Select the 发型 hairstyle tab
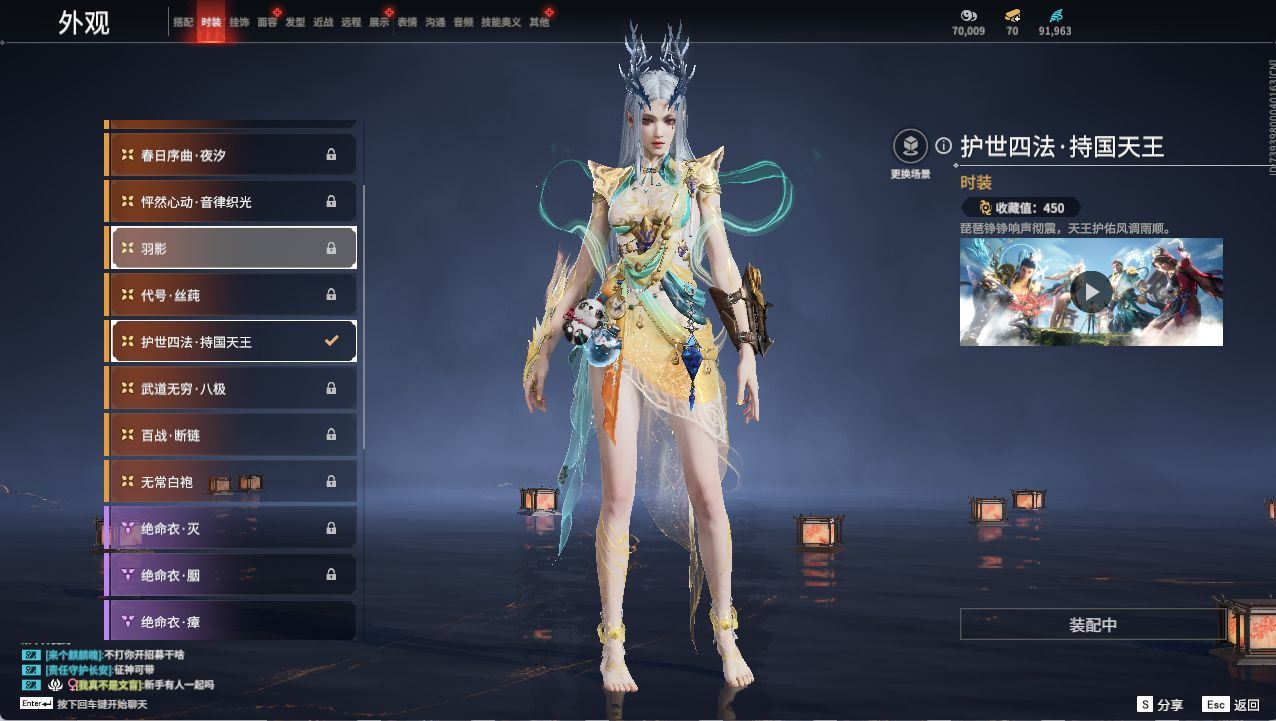 (x=295, y=22)
